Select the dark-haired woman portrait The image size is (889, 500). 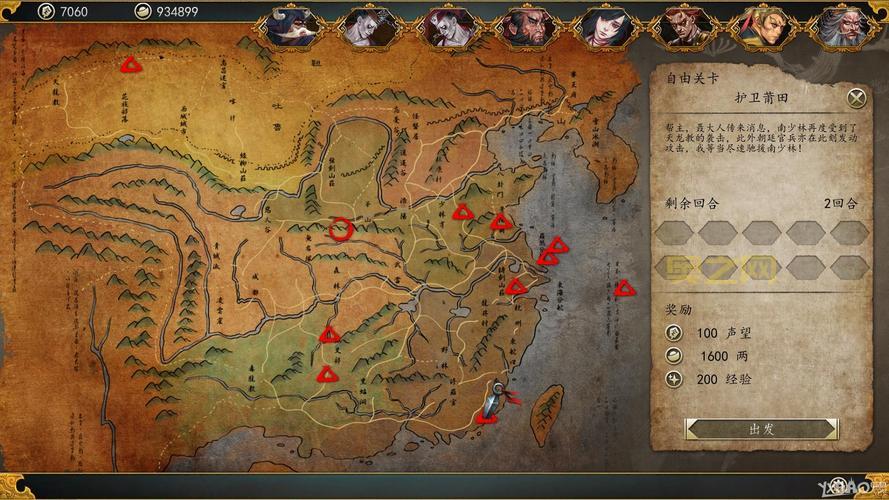click(x=606, y=25)
